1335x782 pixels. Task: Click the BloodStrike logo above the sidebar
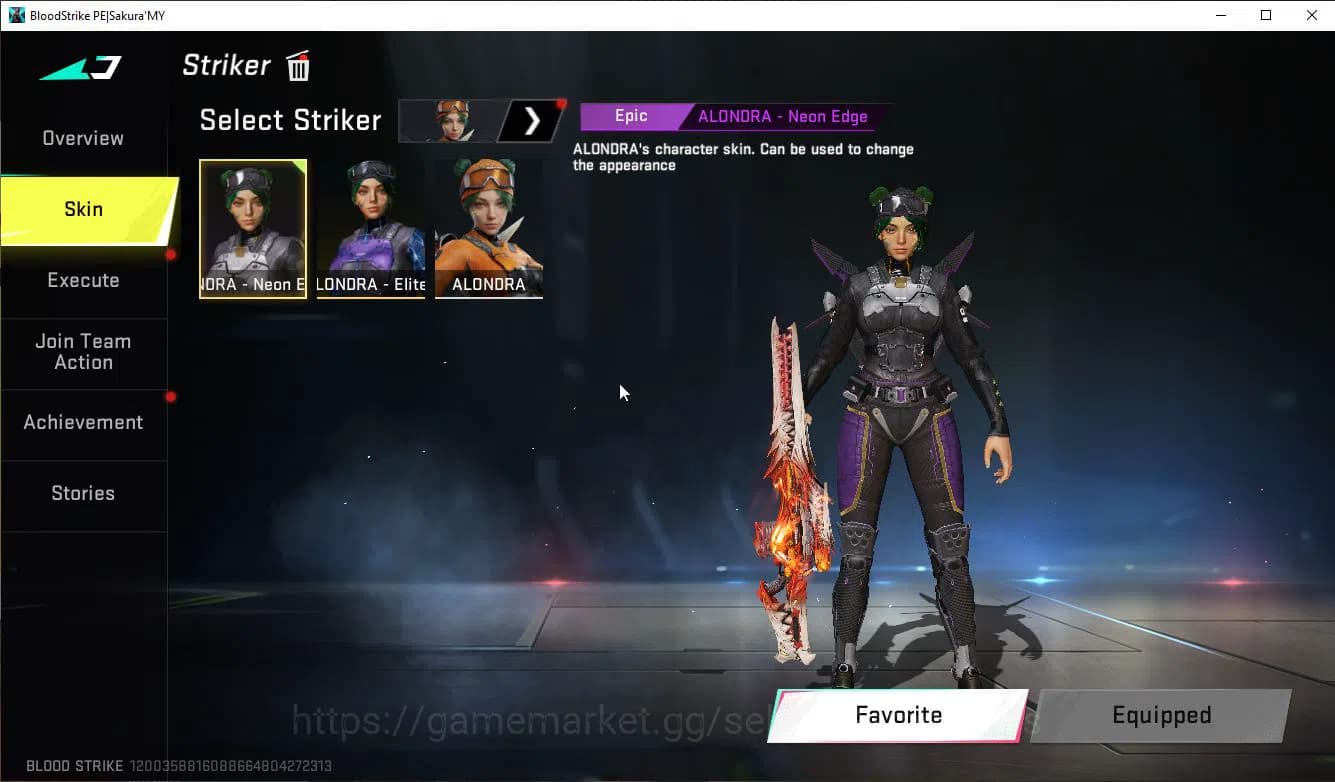coord(80,67)
